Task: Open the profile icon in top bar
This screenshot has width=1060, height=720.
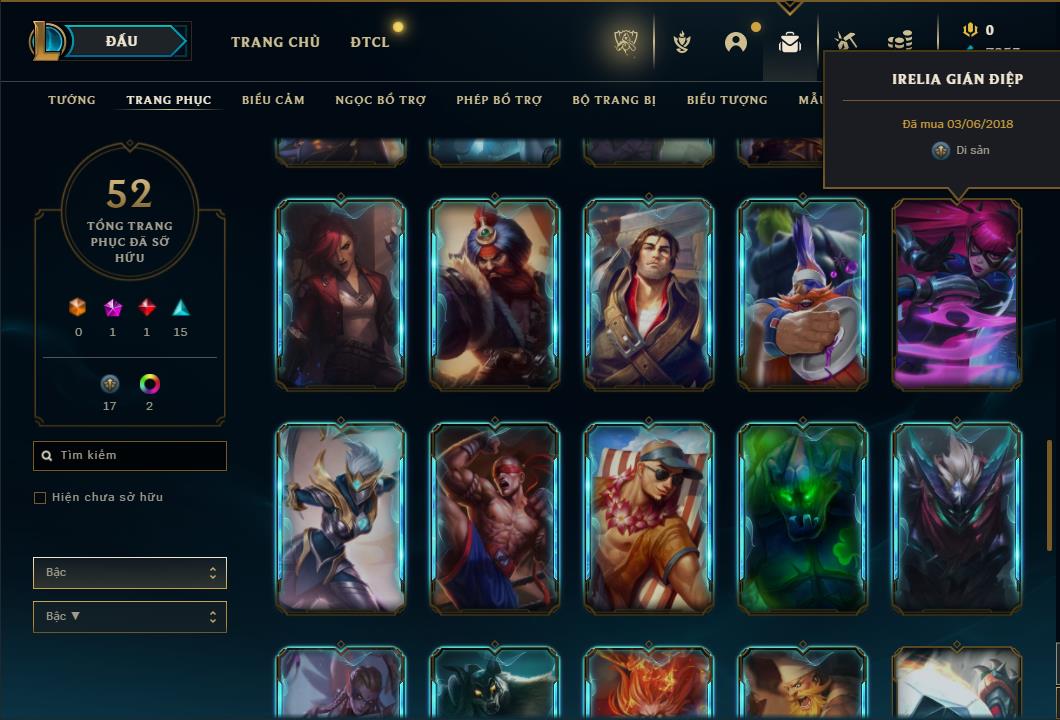Action: 736,42
